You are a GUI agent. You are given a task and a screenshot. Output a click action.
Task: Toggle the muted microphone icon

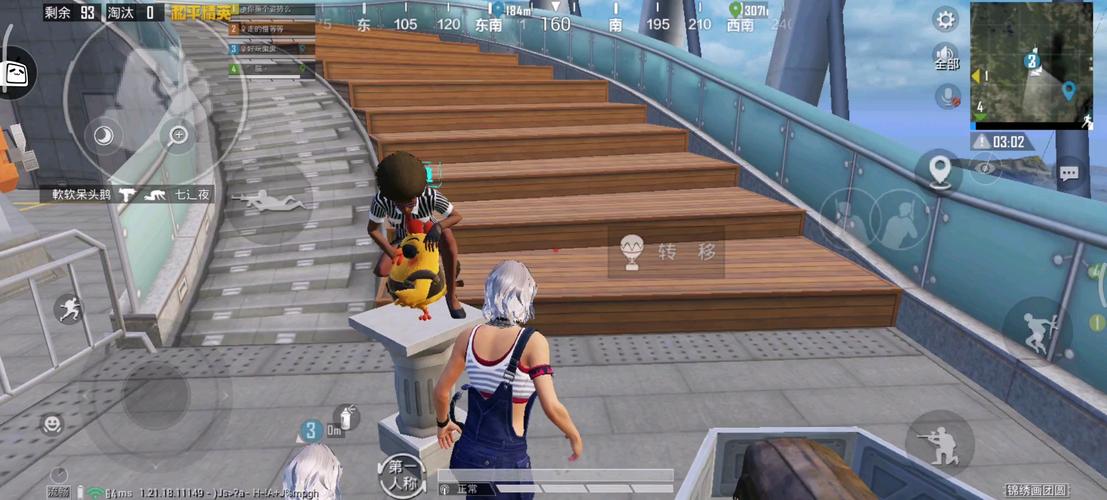click(946, 96)
